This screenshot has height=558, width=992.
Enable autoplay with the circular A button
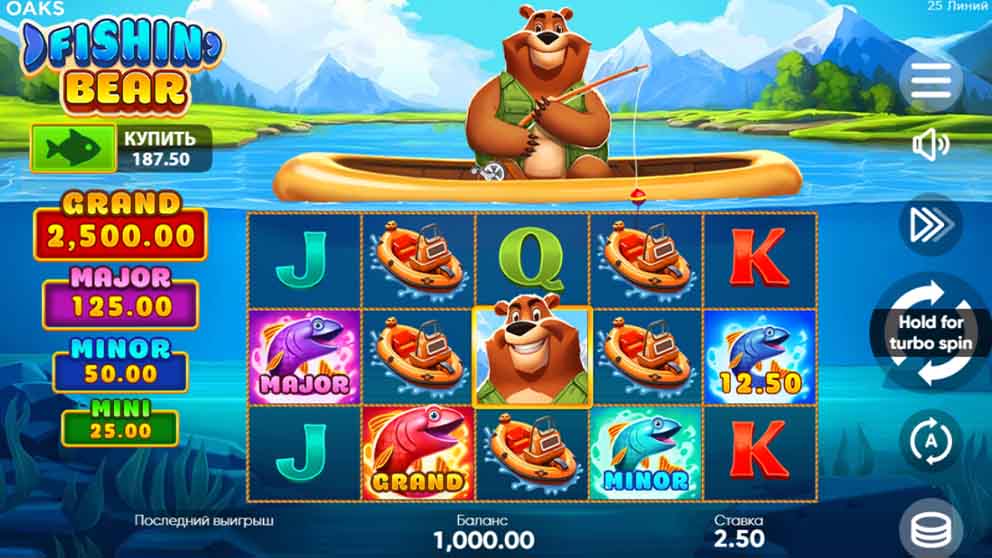tap(930, 441)
